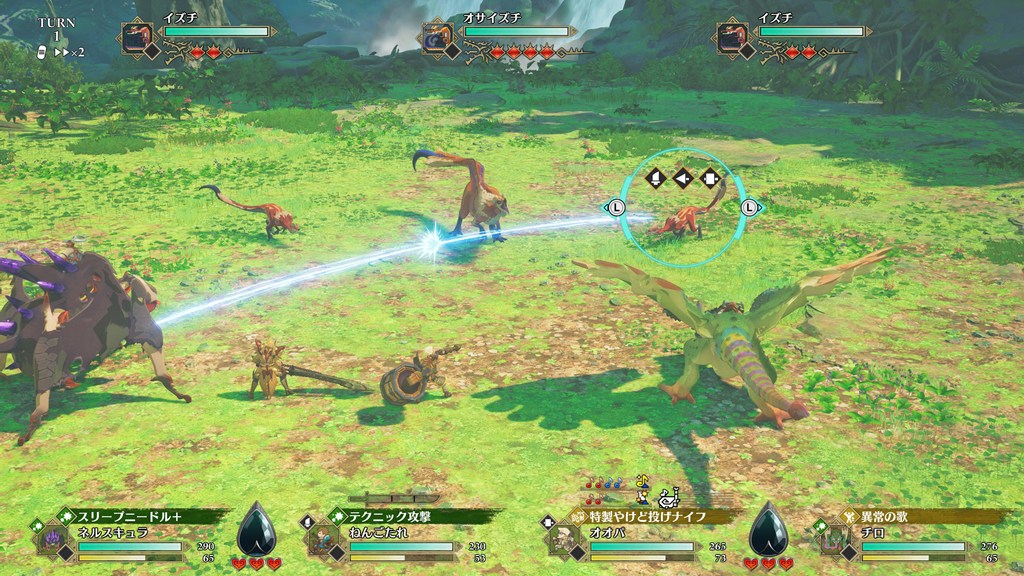
Task: Select the テクニック攻撃 action label
Action: [400, 517]
